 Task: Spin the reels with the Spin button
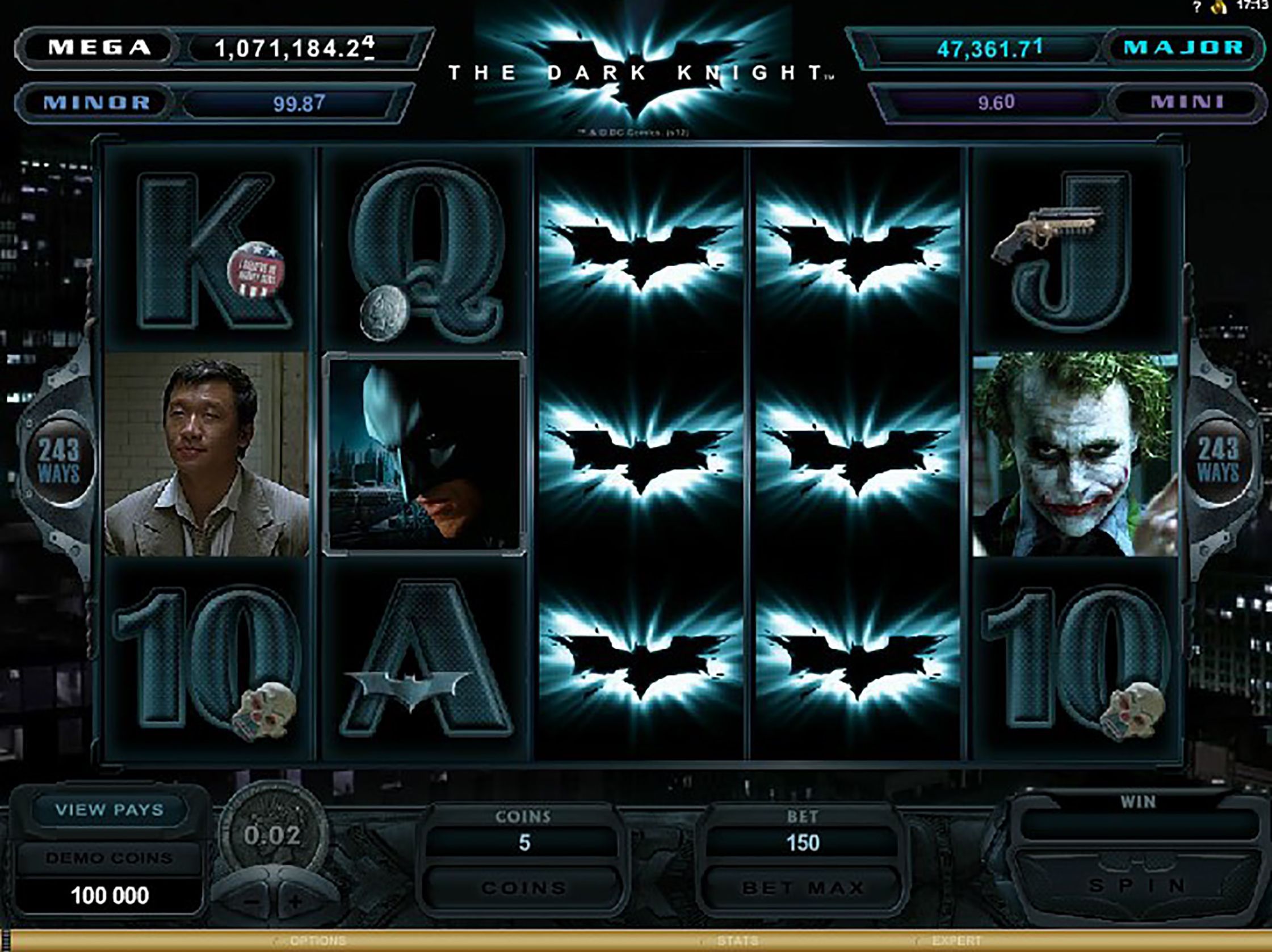click(1137, 885)
